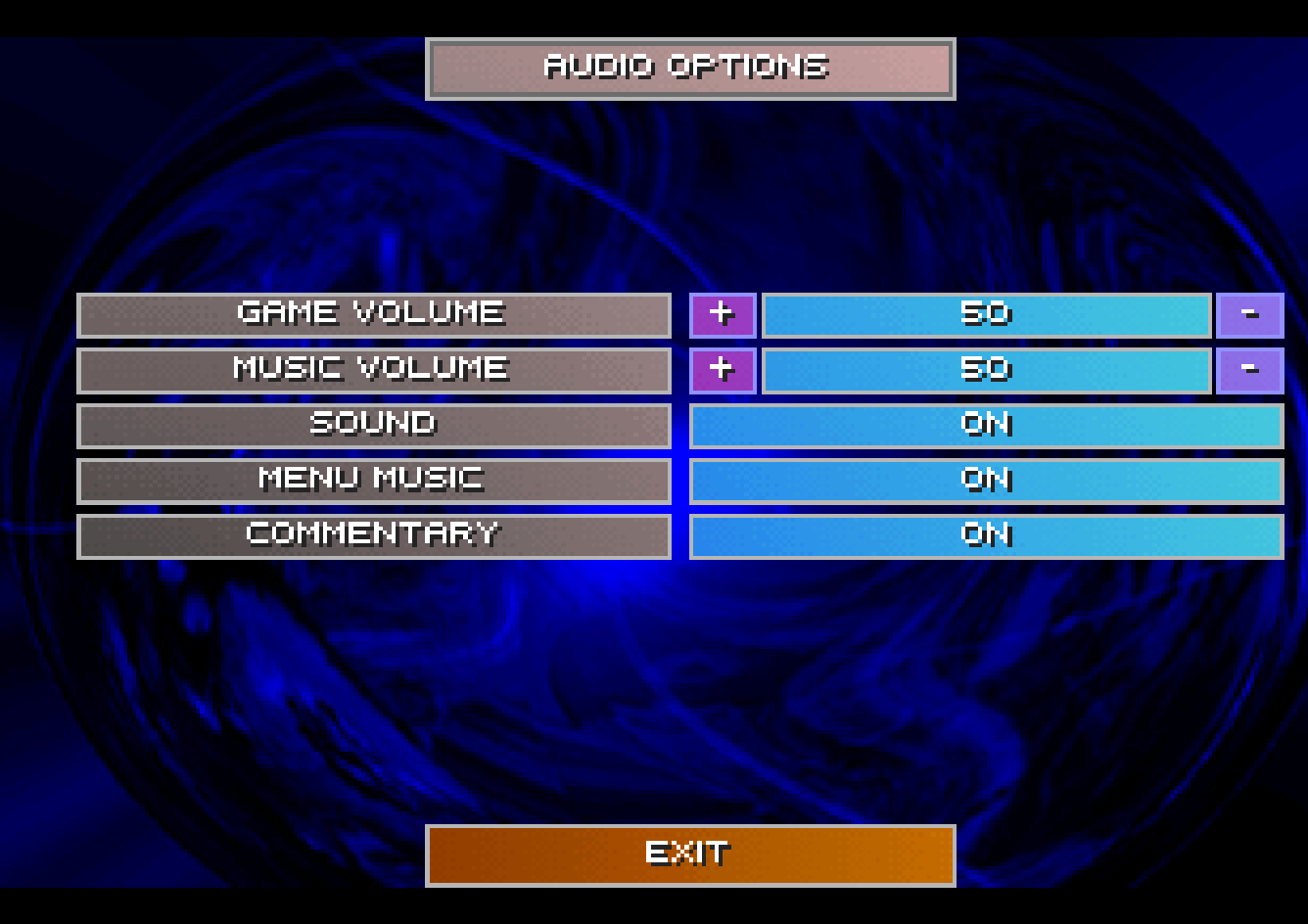Choose the Music Volume label
The image size is (1308, 924).
[373, 370]
